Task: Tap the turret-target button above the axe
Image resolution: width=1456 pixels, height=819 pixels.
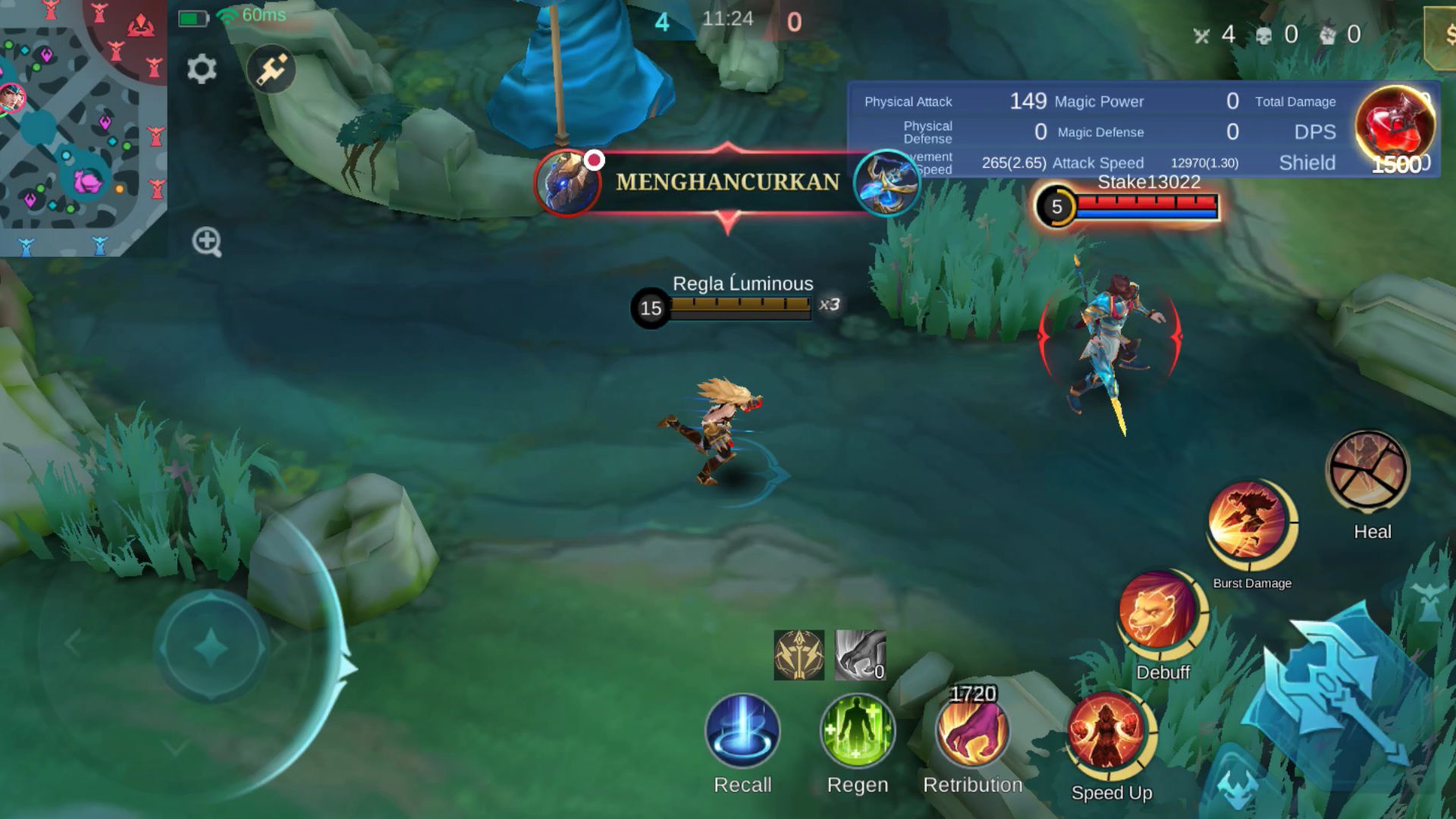Action: point(1430,603)
